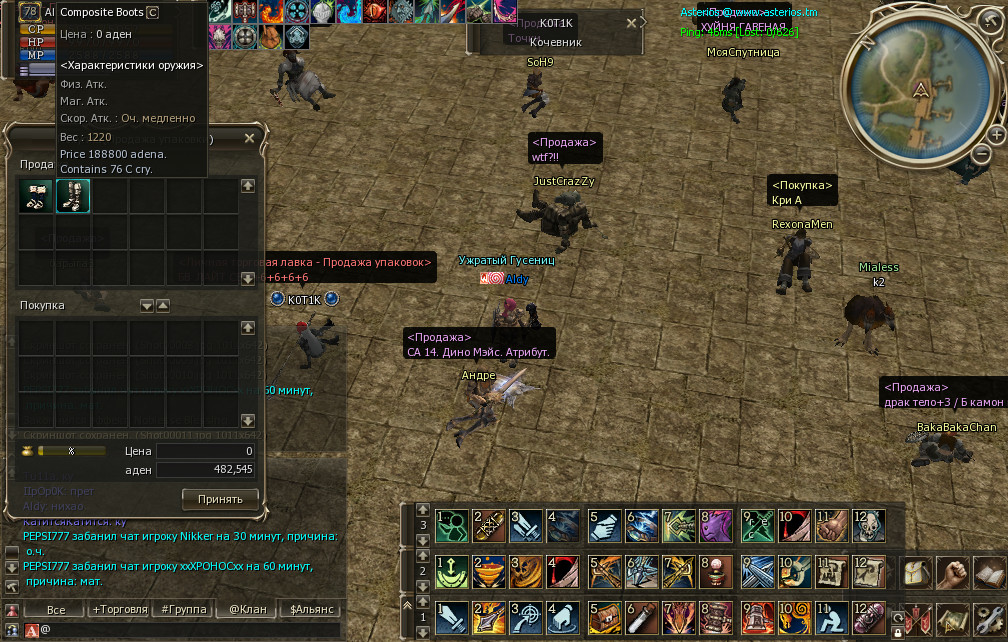Select the $Альянс chat tab
Screen dimensions: 1008x642
coord(311,609)
